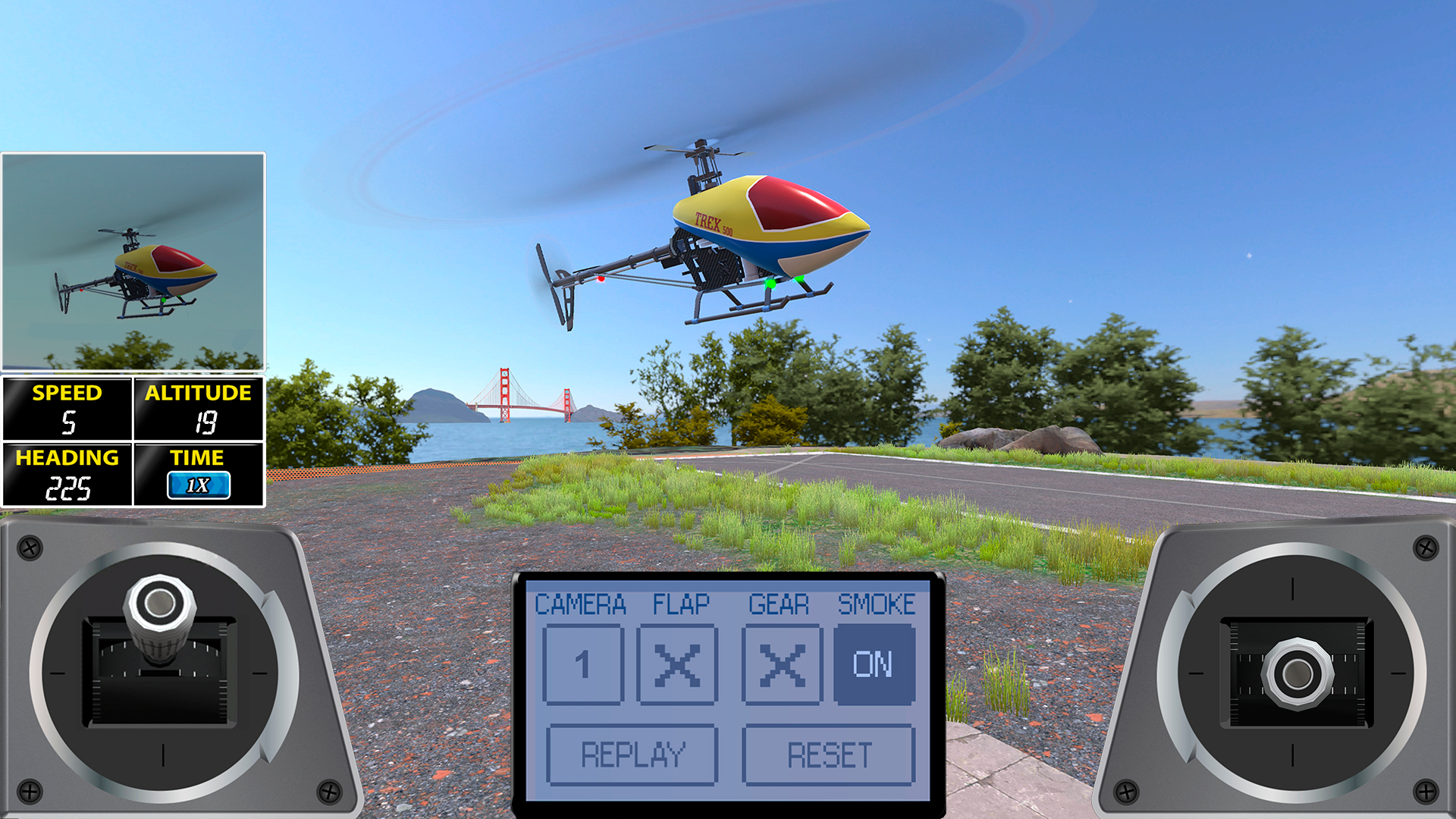
Task: Click the HEADING indicator showing 225
Action: point(67,475)
